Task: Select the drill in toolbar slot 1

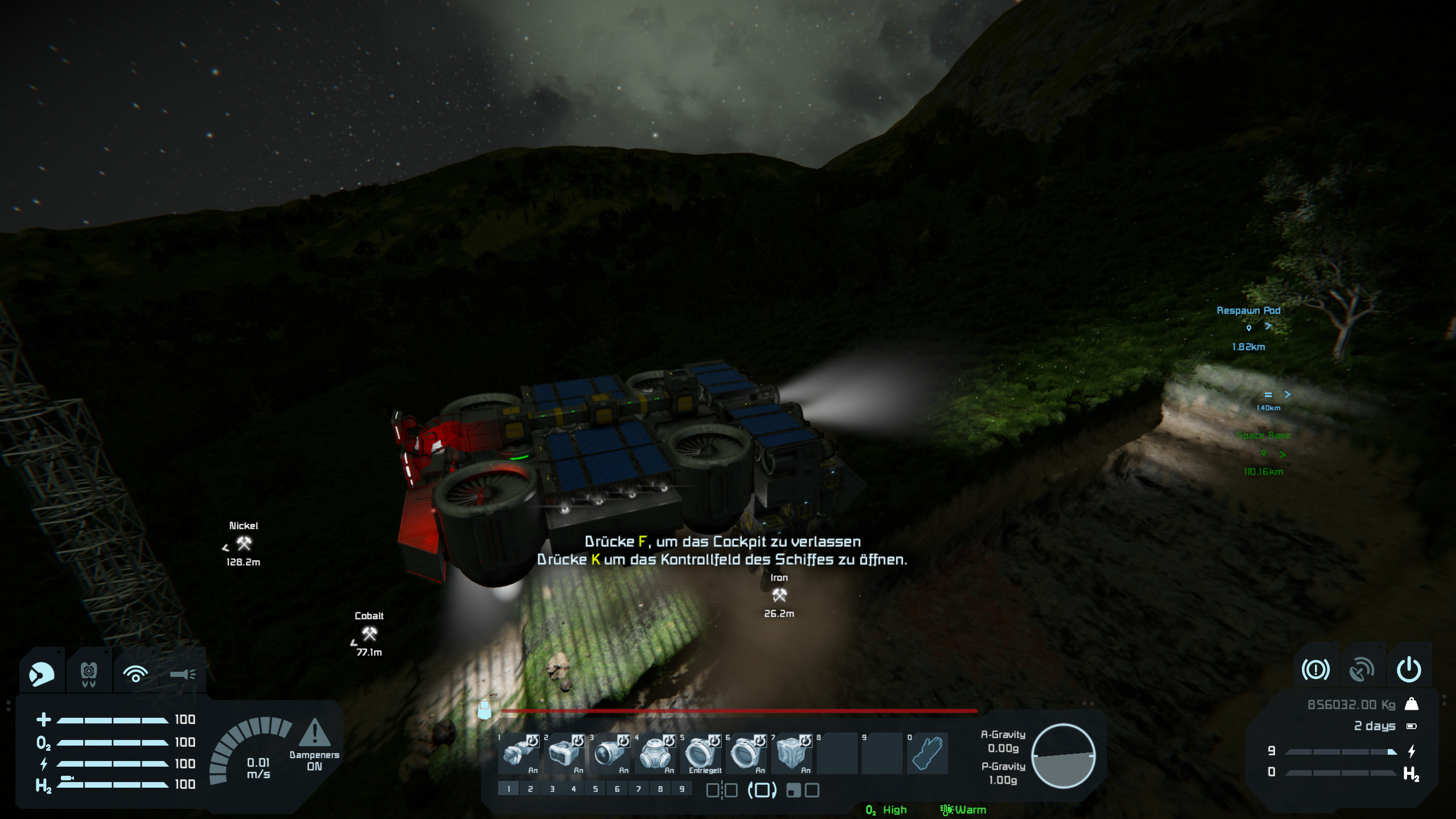Action: (519, 753)
